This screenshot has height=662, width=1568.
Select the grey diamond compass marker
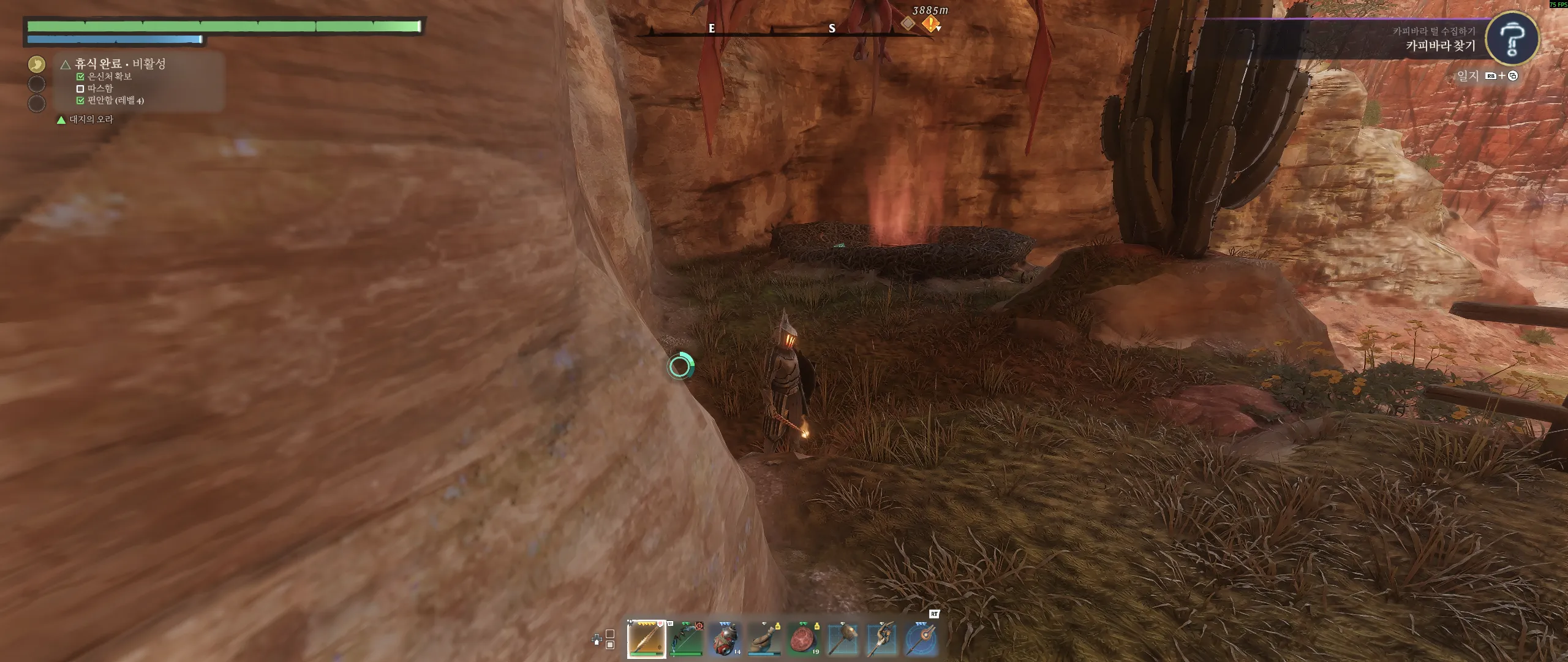coord(908,23)
